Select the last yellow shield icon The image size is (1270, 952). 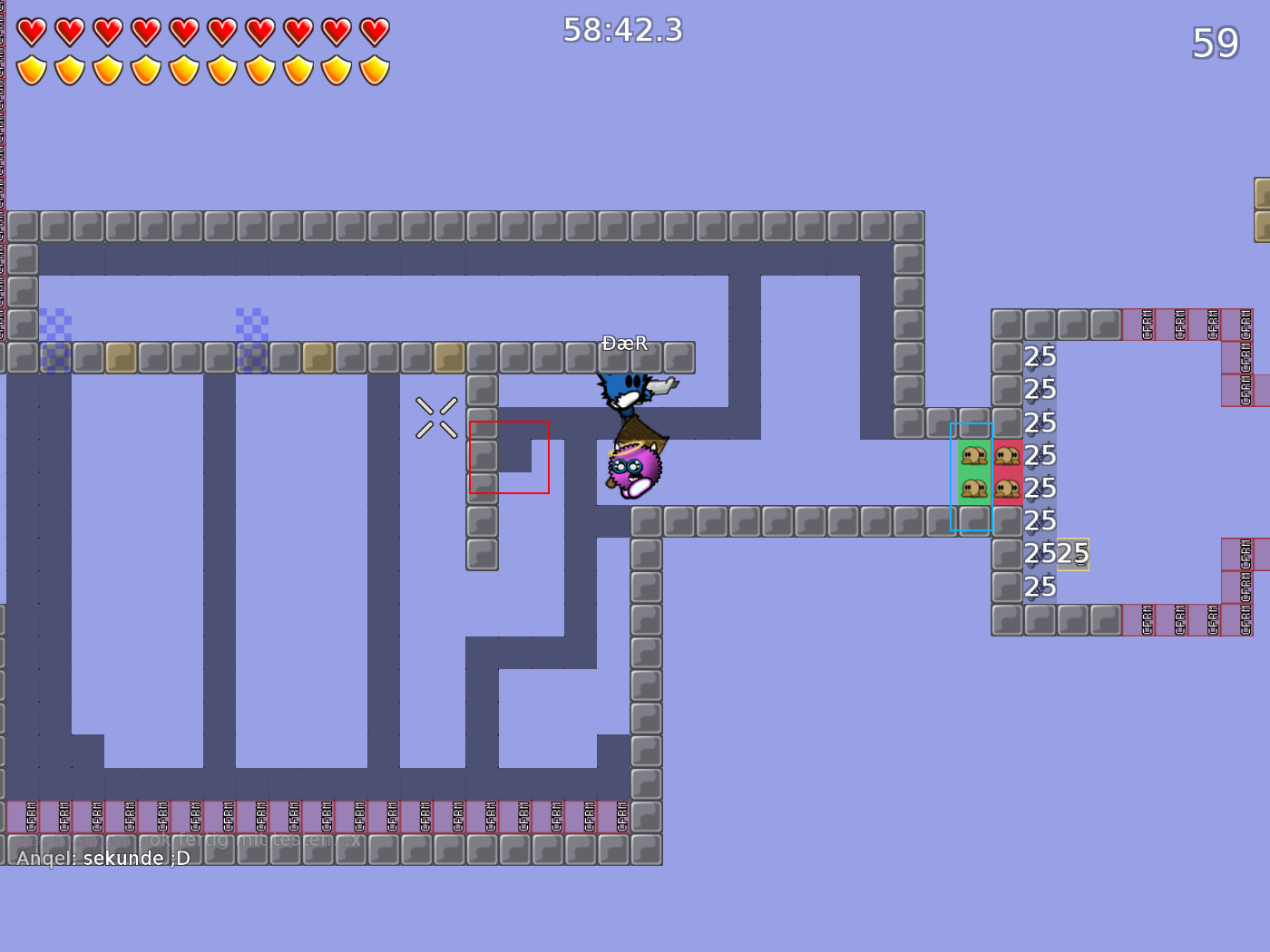click(374, 68)
